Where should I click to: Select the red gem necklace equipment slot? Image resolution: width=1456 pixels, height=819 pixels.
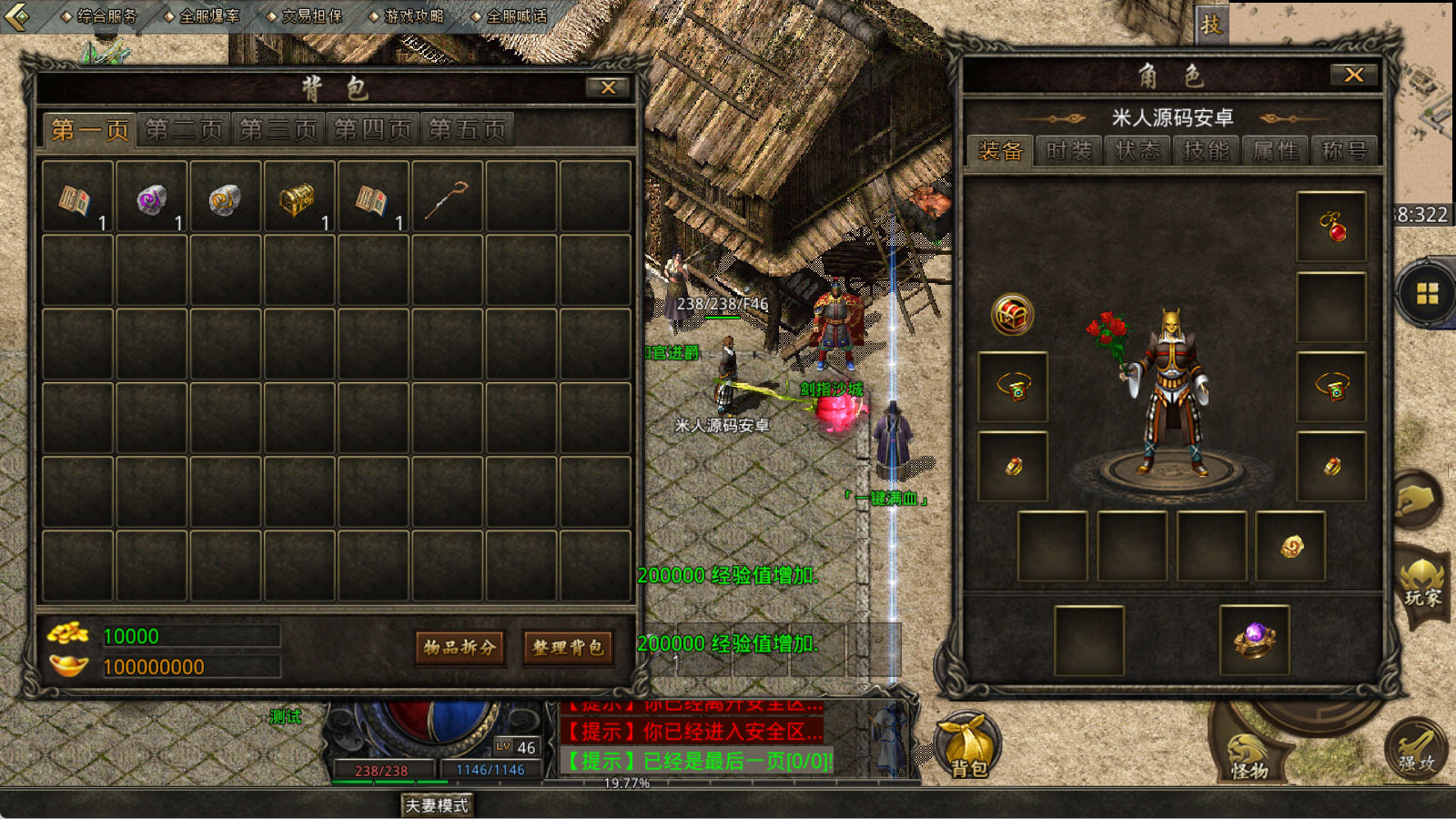(x=1331, y=227)
